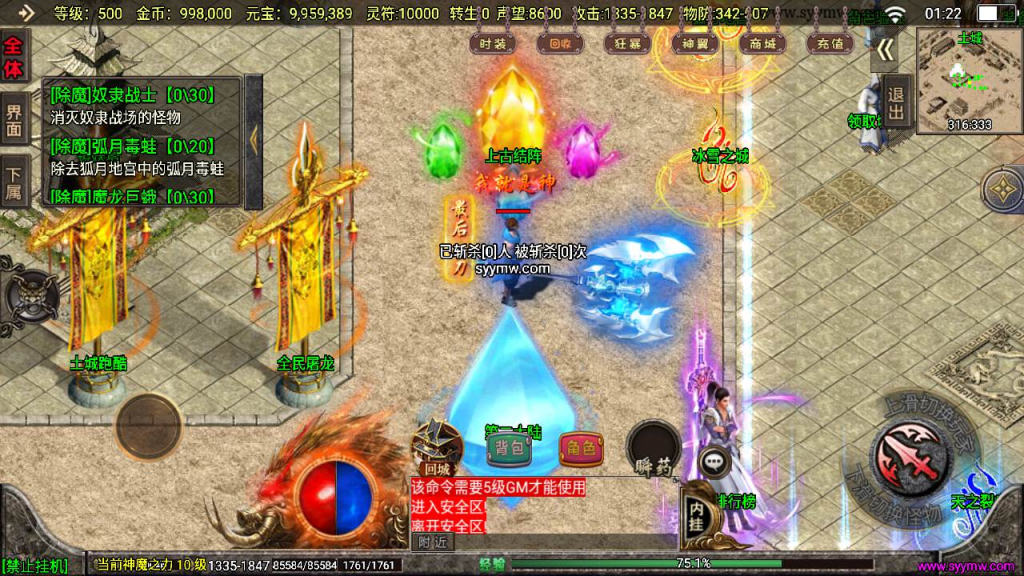Select the 弧月毒蛙 quest entry
This screenshot has width=1024, height=576.
click(140, 157)
